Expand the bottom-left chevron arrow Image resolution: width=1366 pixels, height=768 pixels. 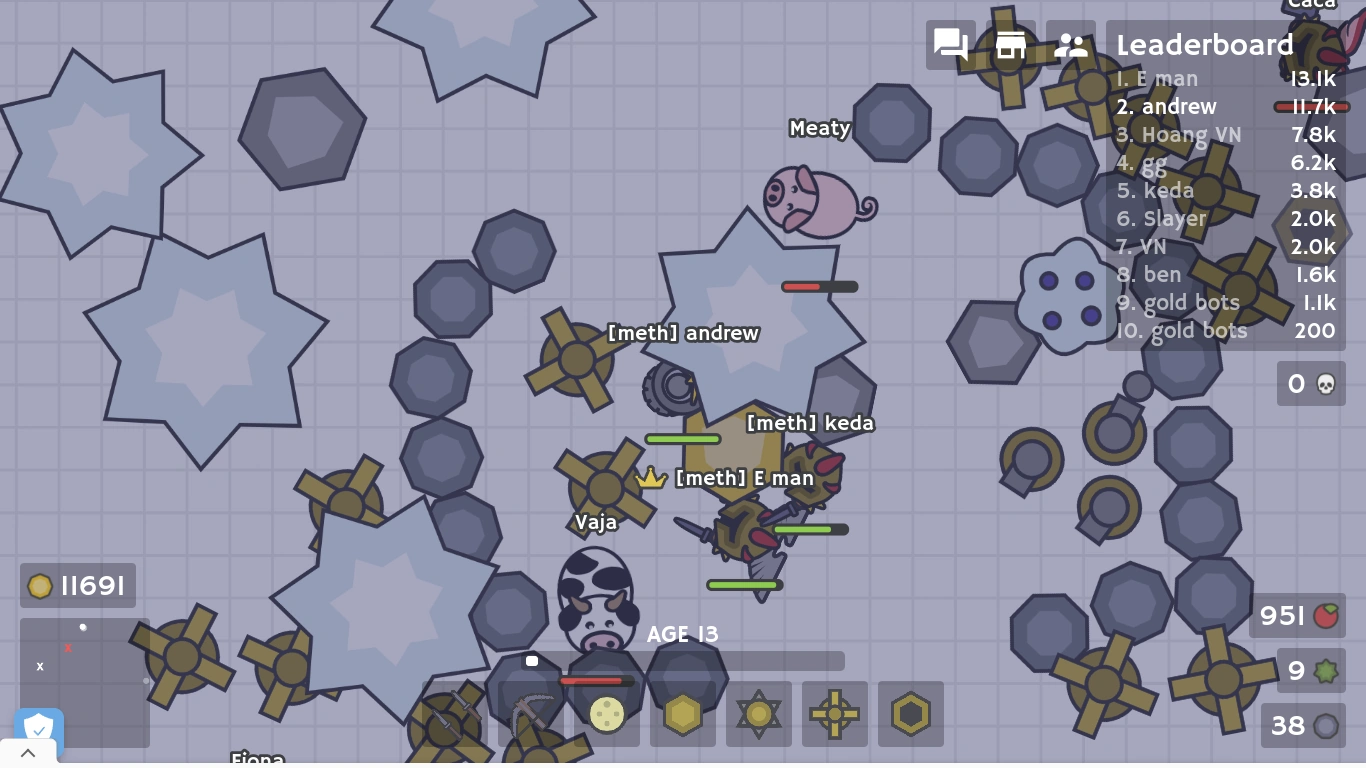pos(28,752)
